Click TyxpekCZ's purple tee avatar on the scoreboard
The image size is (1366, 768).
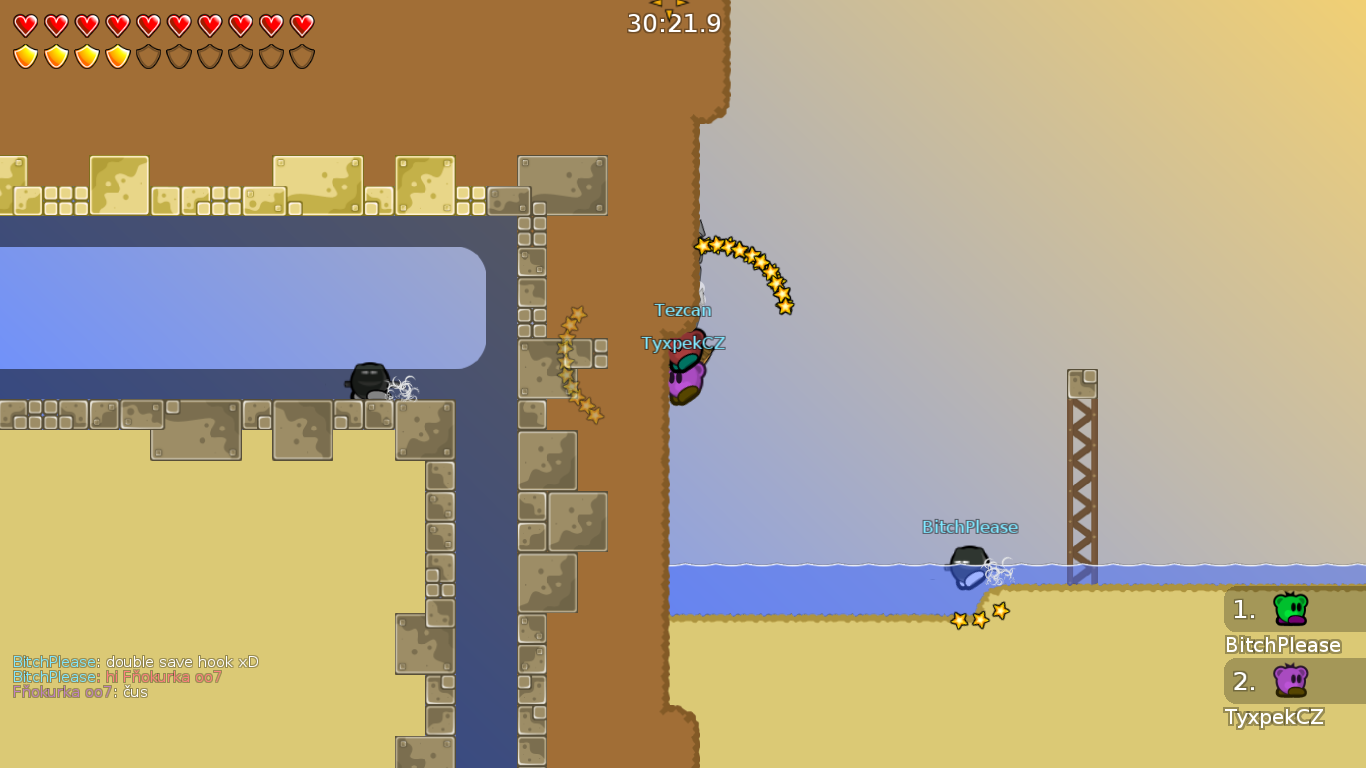point(1289,680)
